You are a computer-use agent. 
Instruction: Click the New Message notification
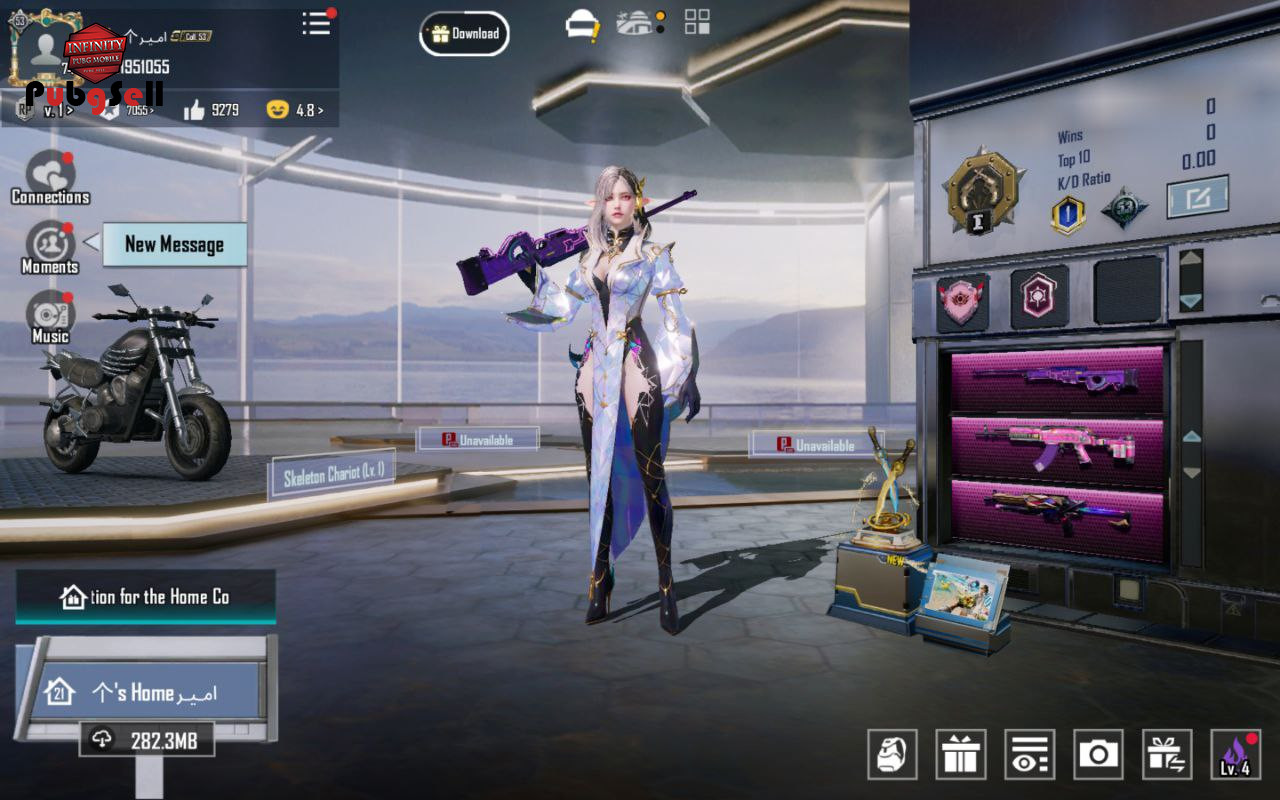174,244
